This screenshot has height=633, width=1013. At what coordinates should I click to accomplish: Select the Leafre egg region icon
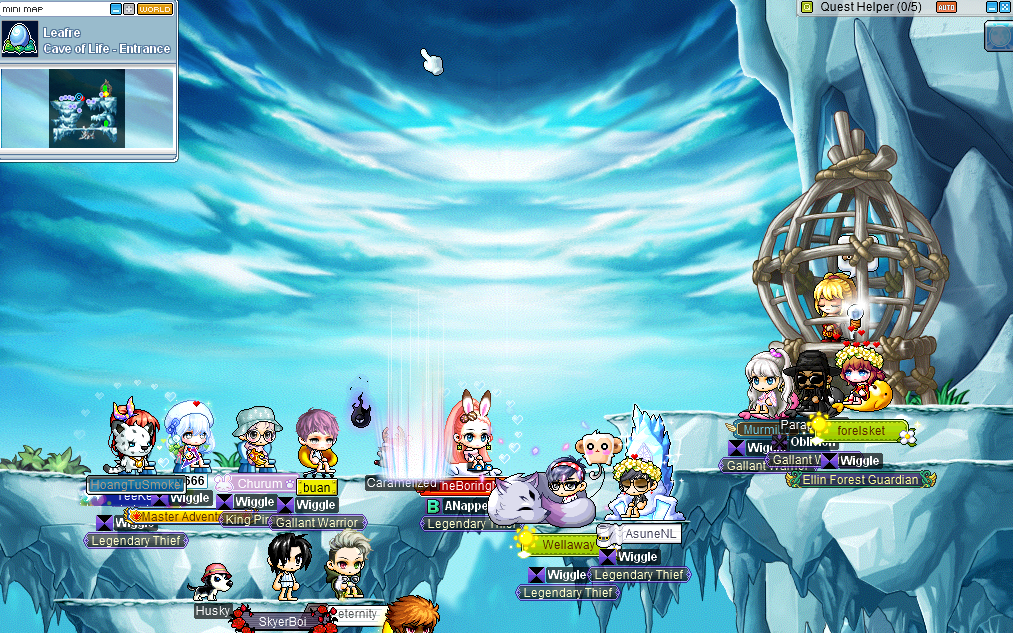tap(20, 39)
